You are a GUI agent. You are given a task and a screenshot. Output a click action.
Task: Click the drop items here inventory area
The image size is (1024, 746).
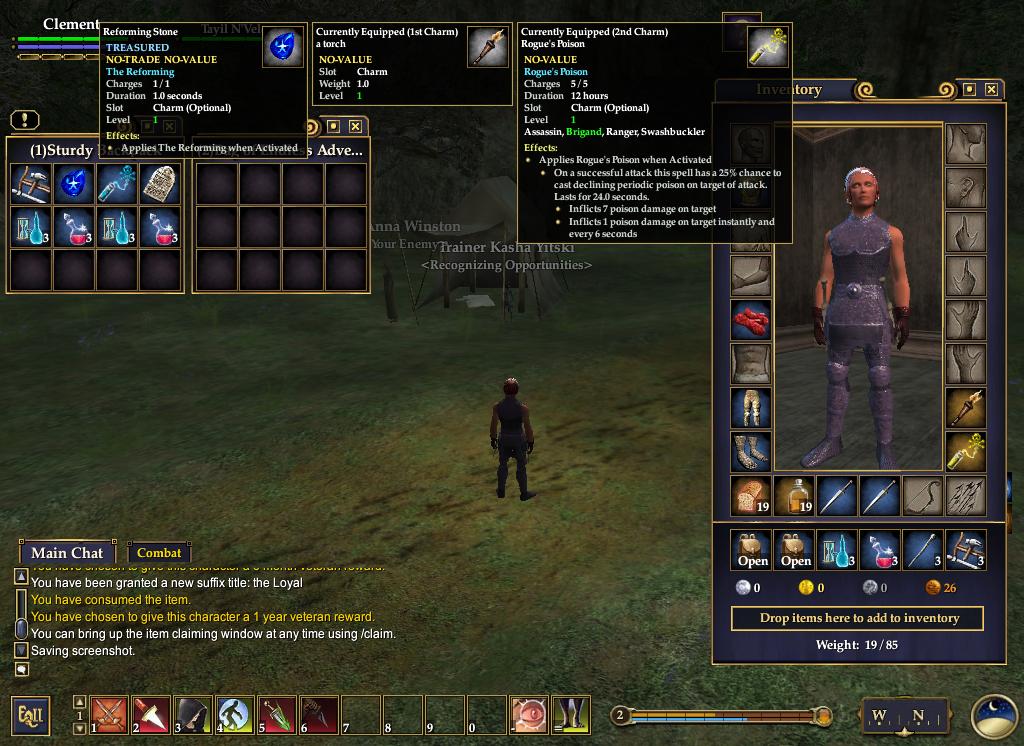coord(857,618)
